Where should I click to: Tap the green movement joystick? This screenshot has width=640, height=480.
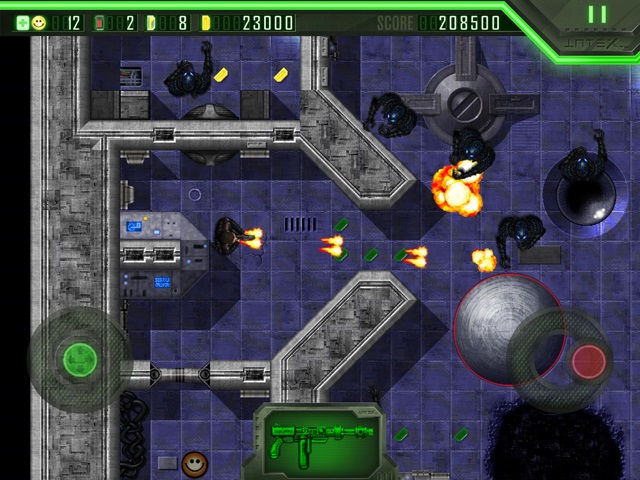click(x=78, y=358)
